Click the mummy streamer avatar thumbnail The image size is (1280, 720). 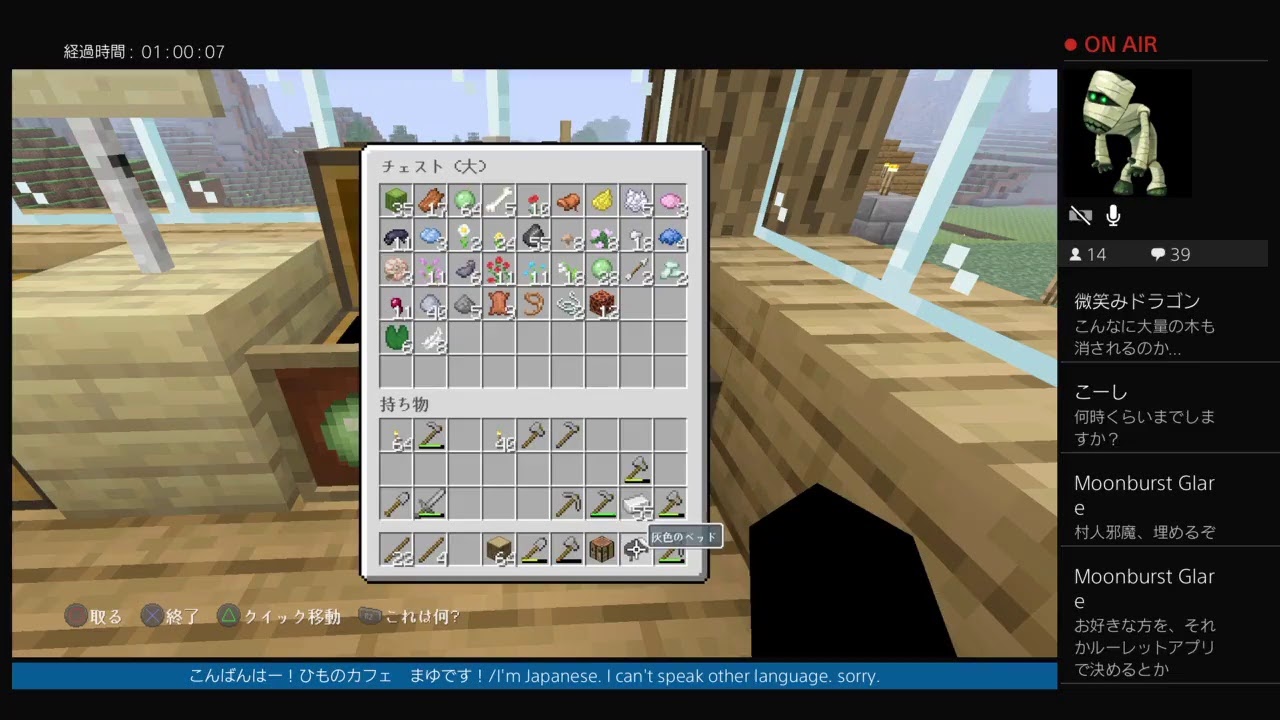(x=1128, y=133)
